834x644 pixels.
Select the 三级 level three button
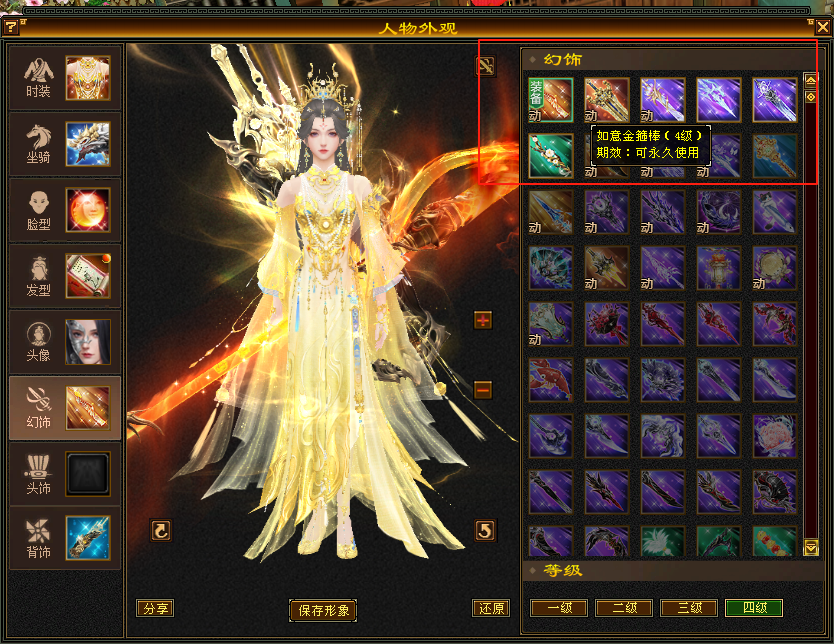688,608
